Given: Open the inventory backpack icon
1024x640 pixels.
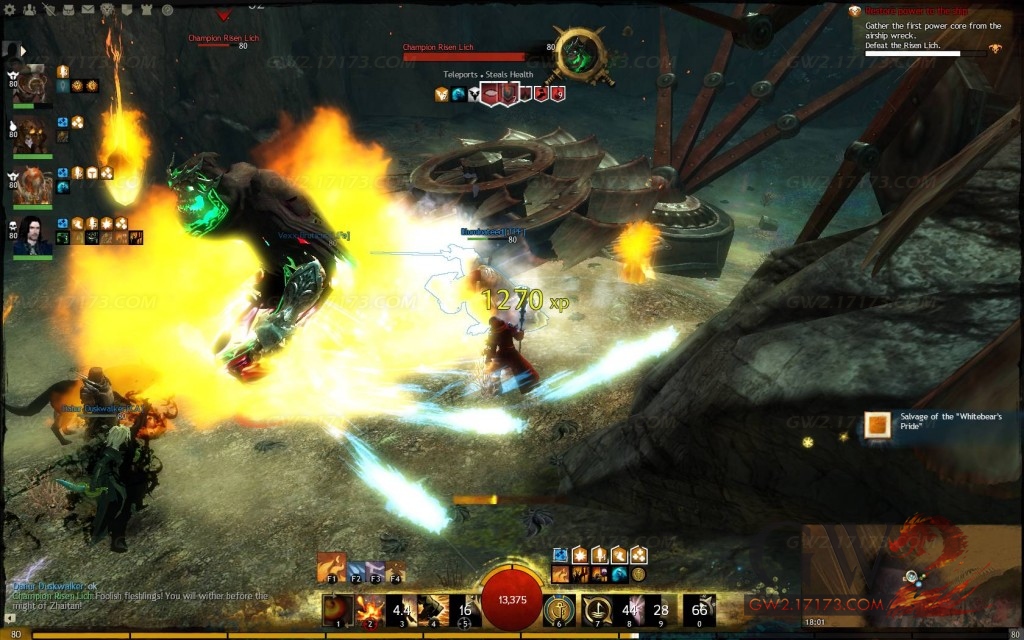Looking at the screenshot, I should point(67,10).
